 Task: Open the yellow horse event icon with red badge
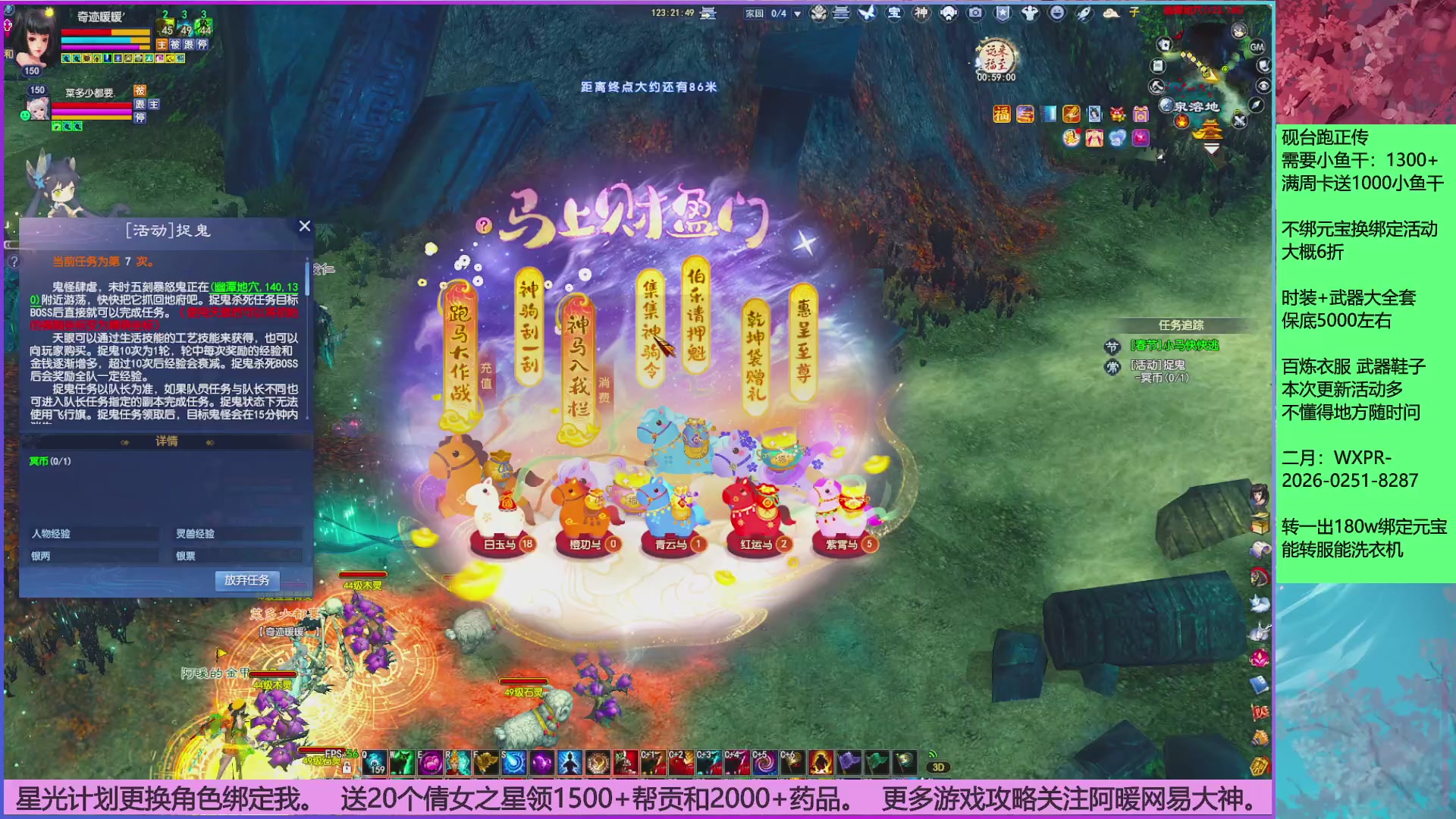click(x=1072, y=139)
